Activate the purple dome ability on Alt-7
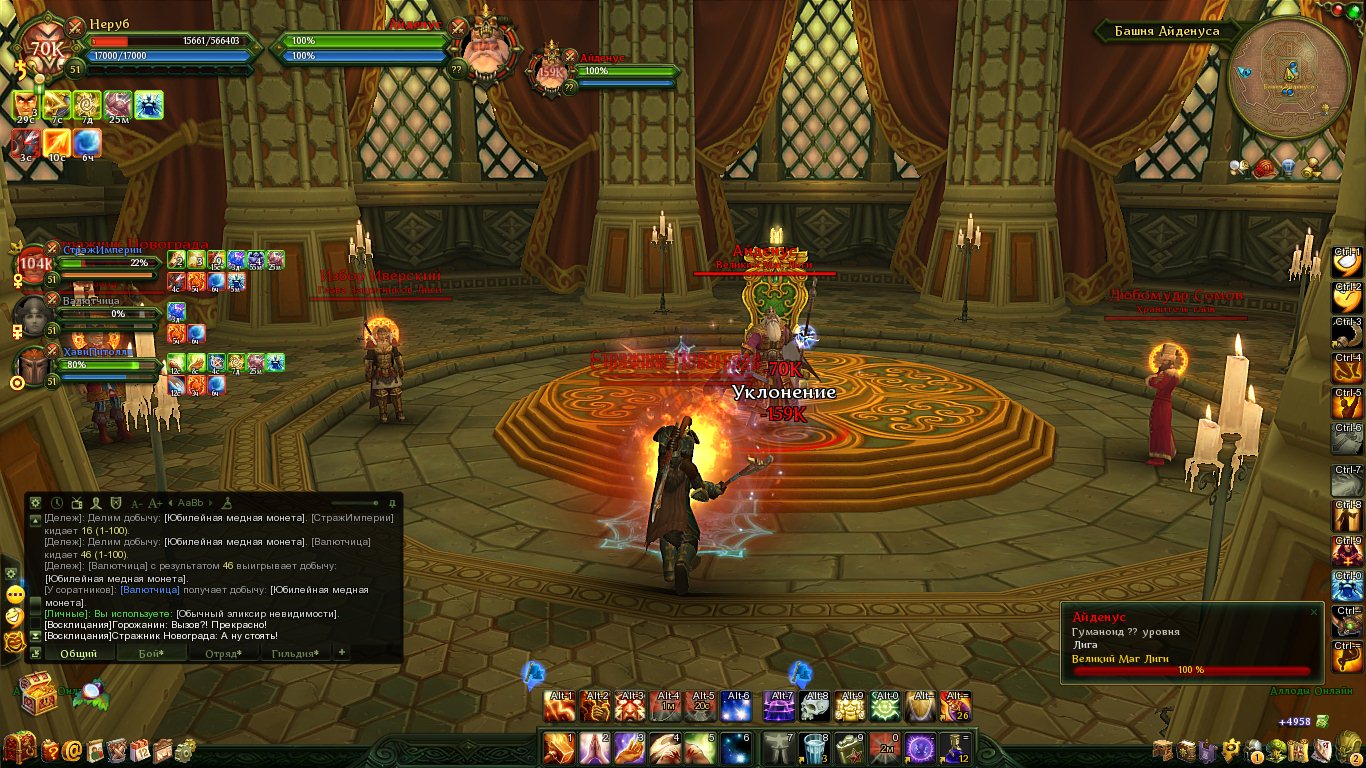 (778, 707)
